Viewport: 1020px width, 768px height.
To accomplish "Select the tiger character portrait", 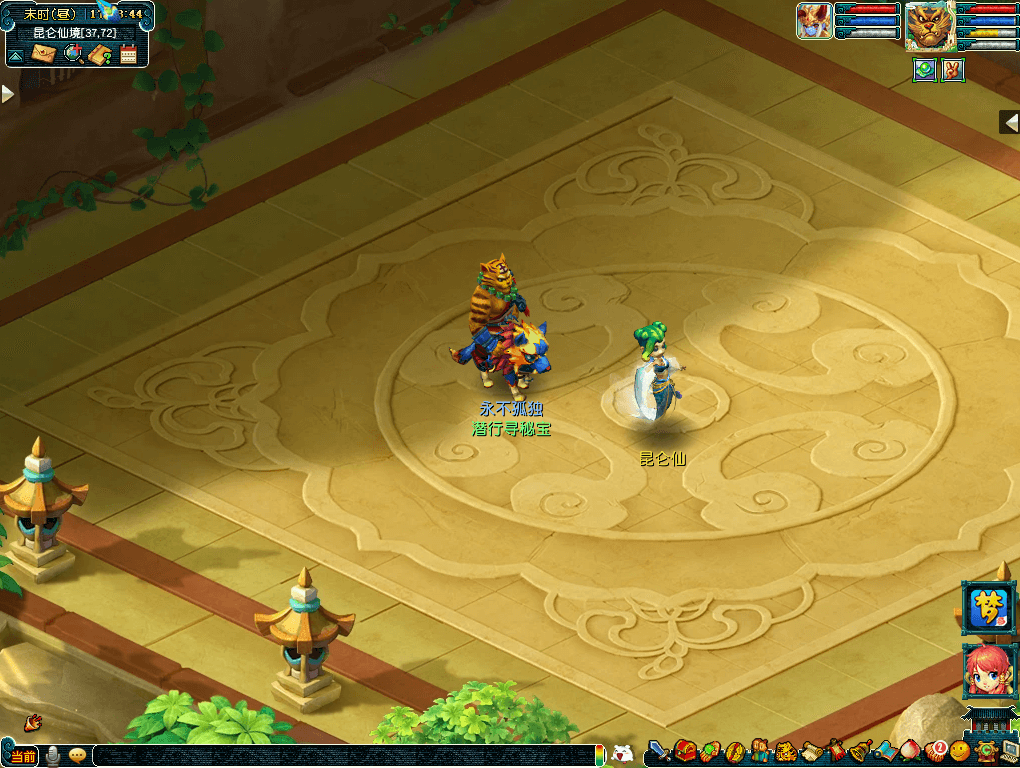I will (929, 26).
